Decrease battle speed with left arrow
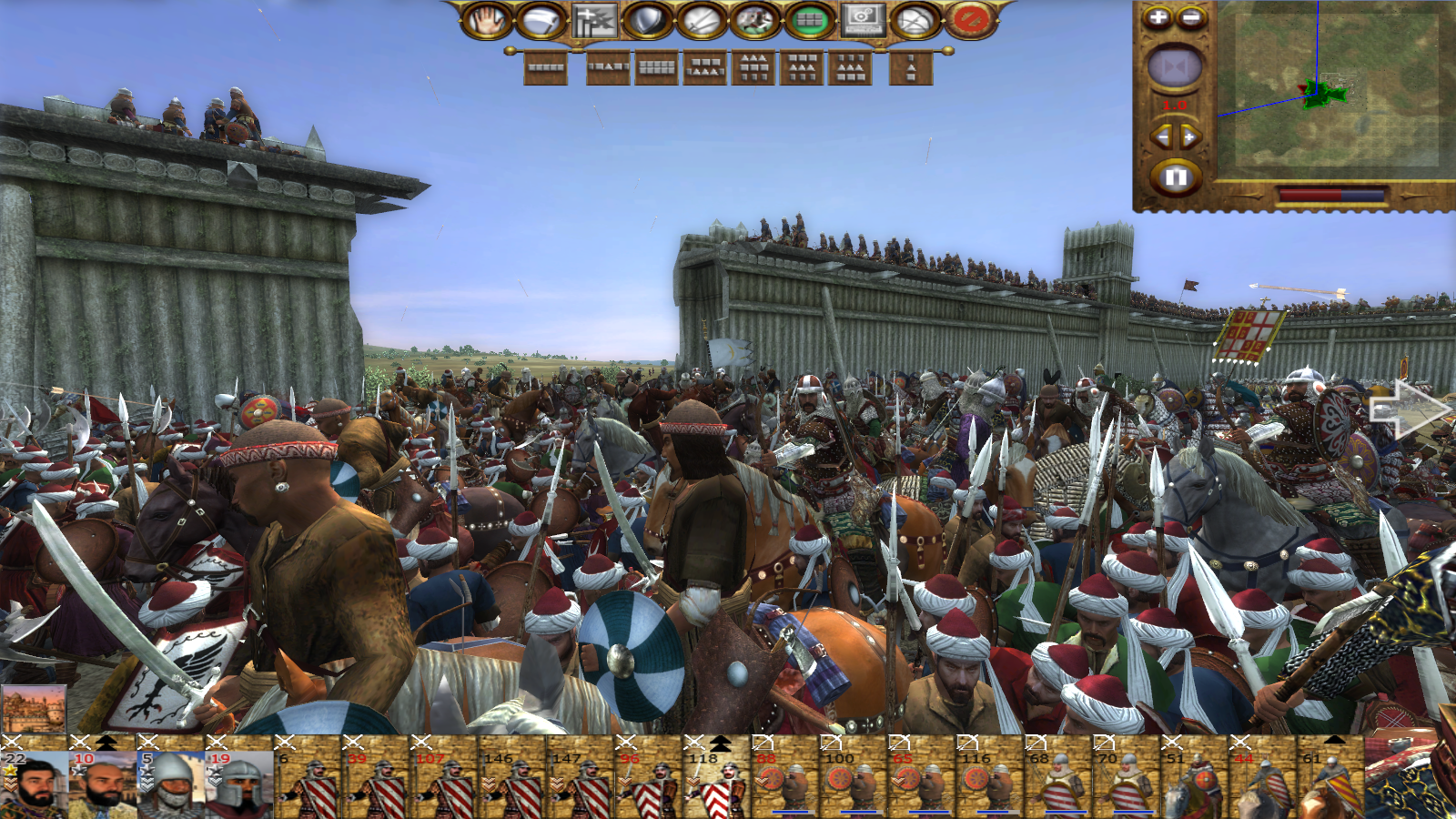Image resolution: width=1456 pixels, height=819 pixels. click(x=1161, y=137)
